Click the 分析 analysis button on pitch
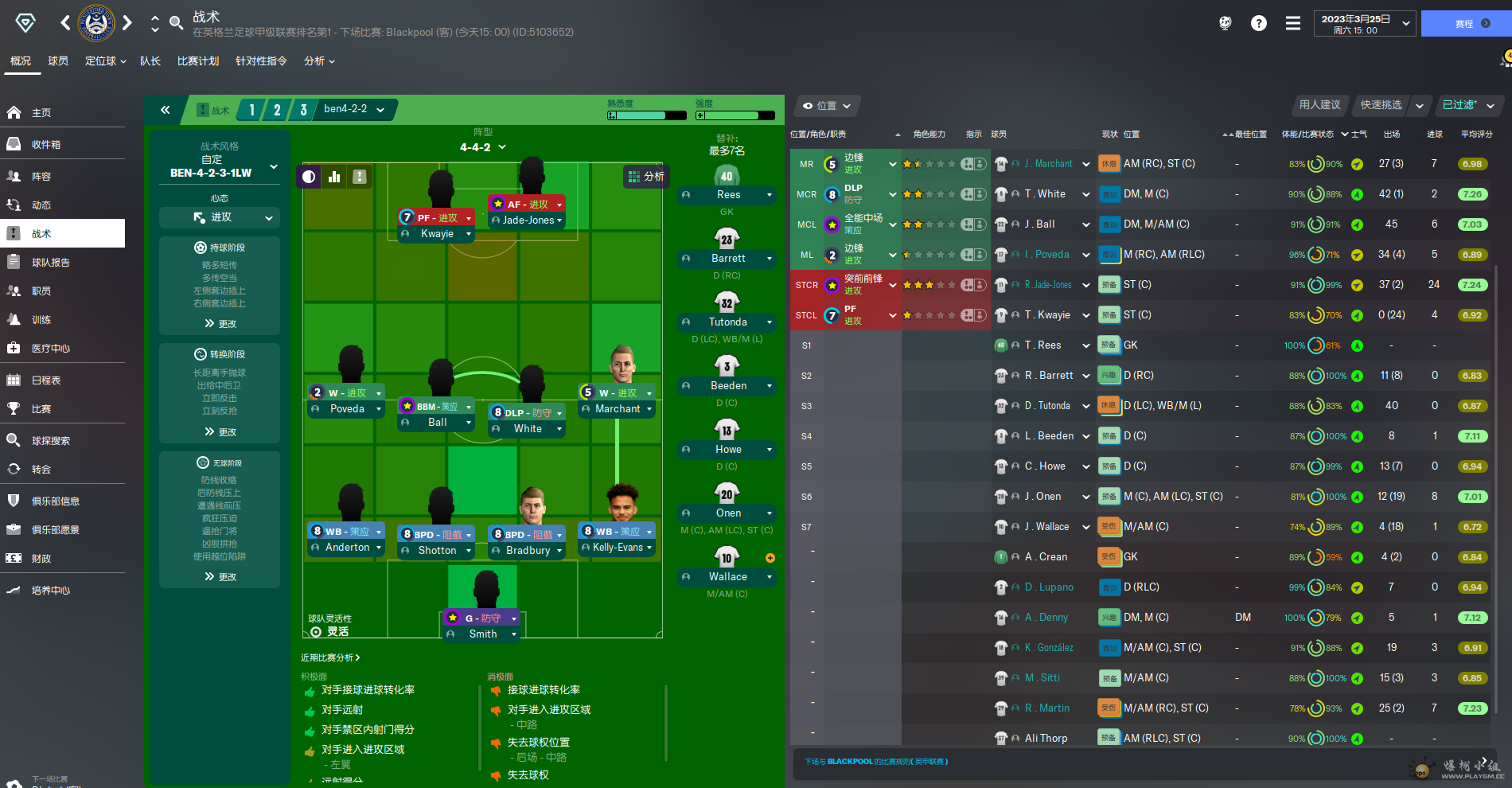The height and width of the screenshot is (788, 1512). coord(646,177)
